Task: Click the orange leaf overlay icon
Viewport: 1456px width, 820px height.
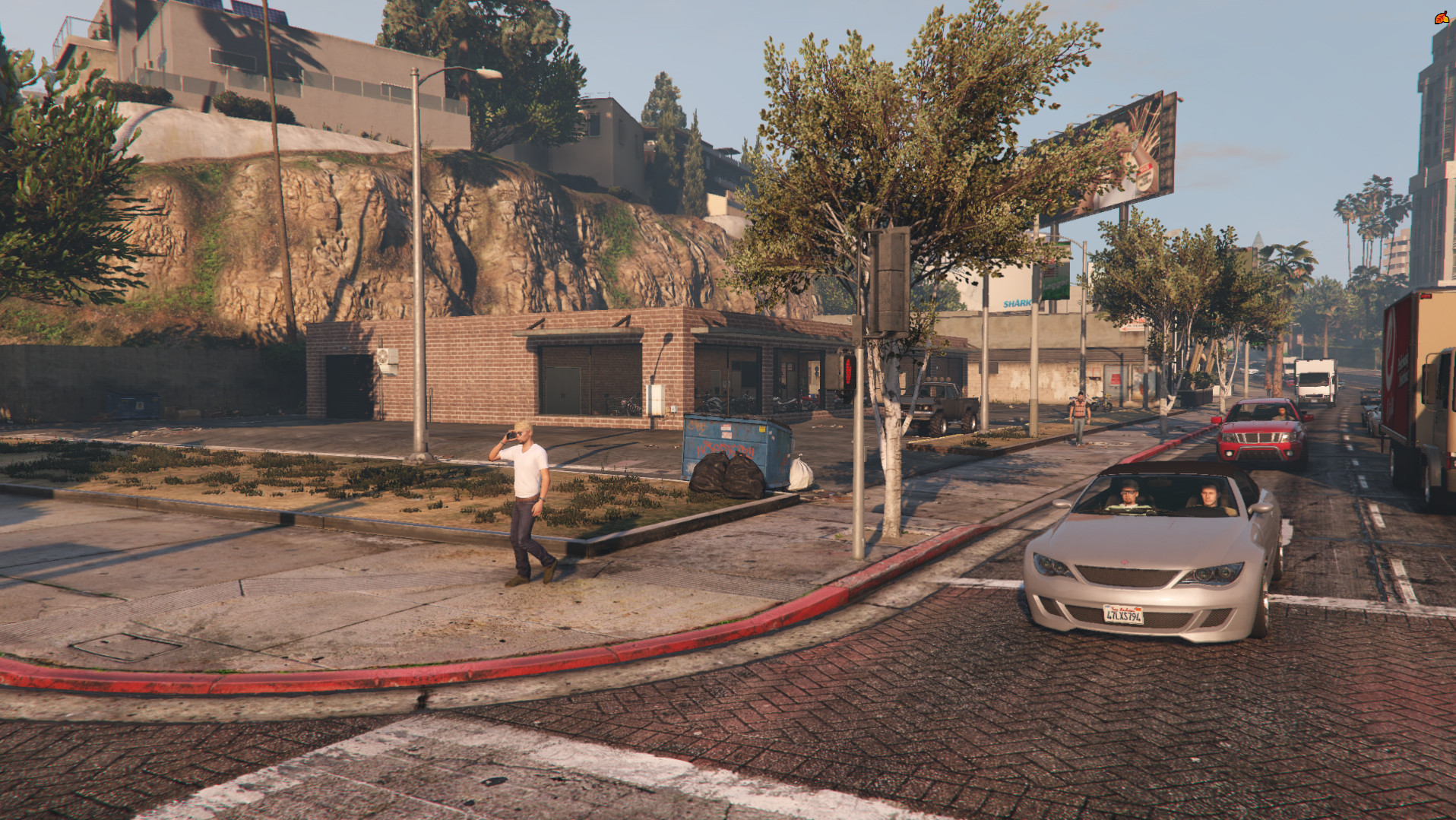Action: pos(1442,17)
